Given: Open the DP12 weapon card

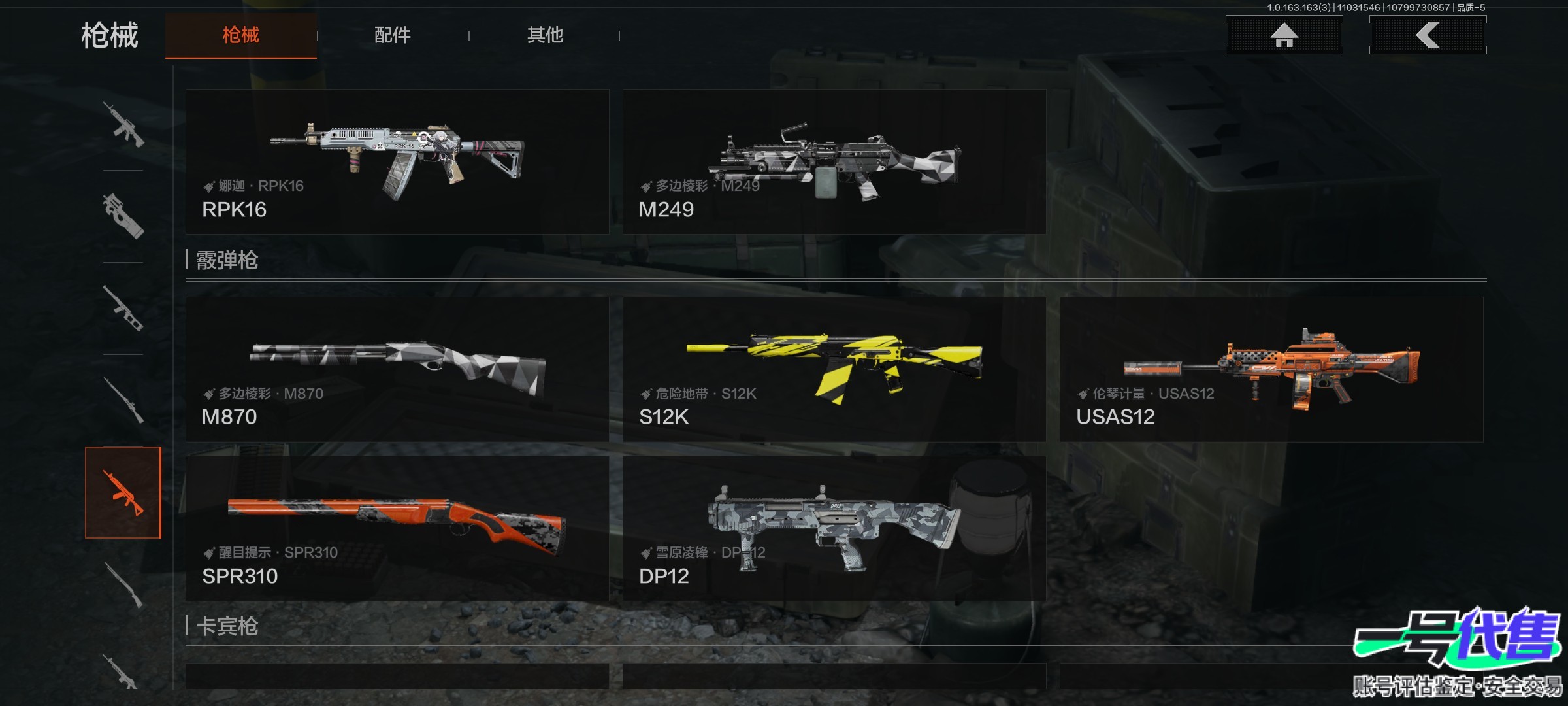Looking at the screenshot, I should click(x=834, y=529).
